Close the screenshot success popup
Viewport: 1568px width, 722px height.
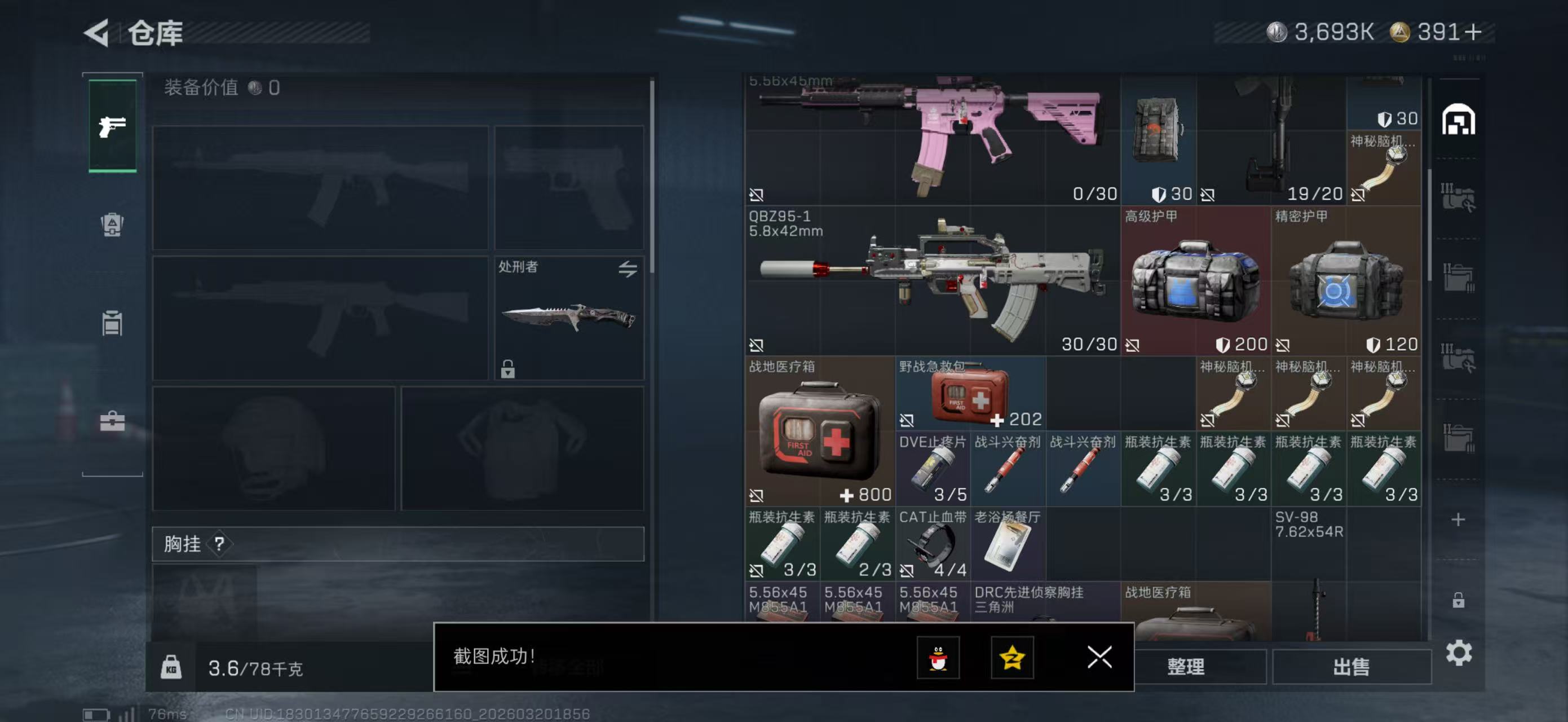(x=1099, y=657)
